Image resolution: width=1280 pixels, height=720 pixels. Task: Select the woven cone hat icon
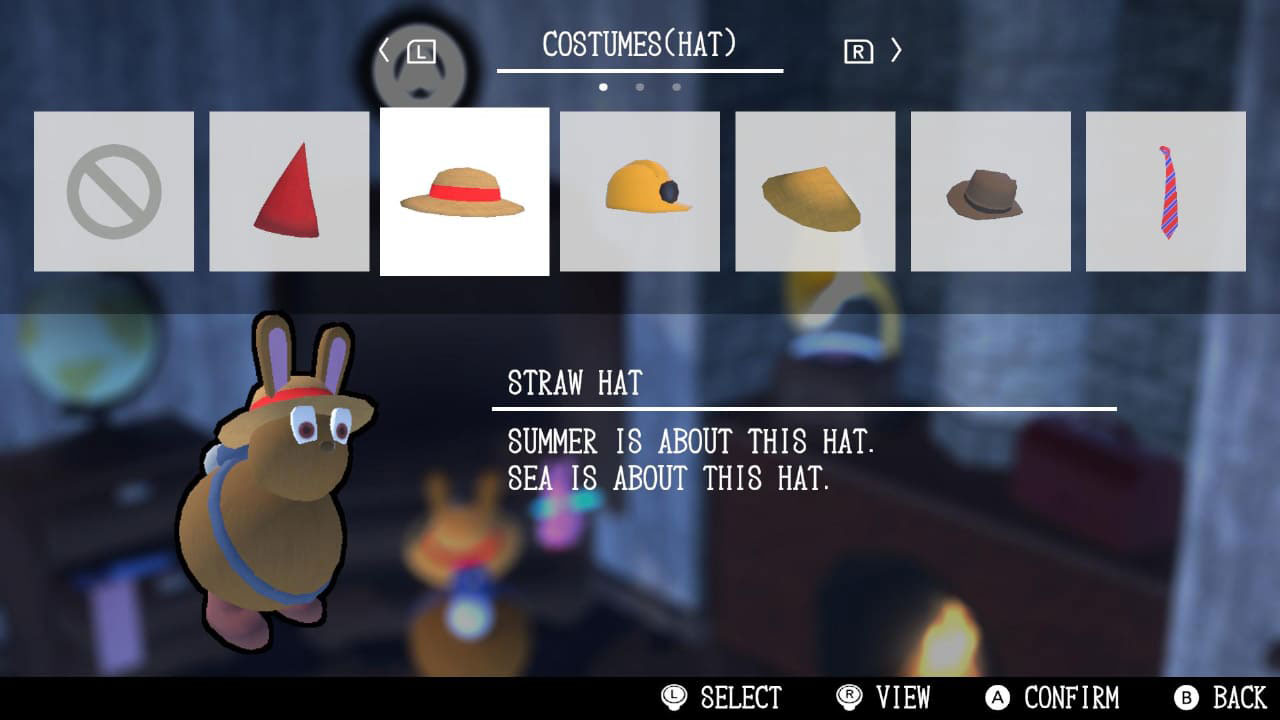pyautogui.click(x=815, y=190)
